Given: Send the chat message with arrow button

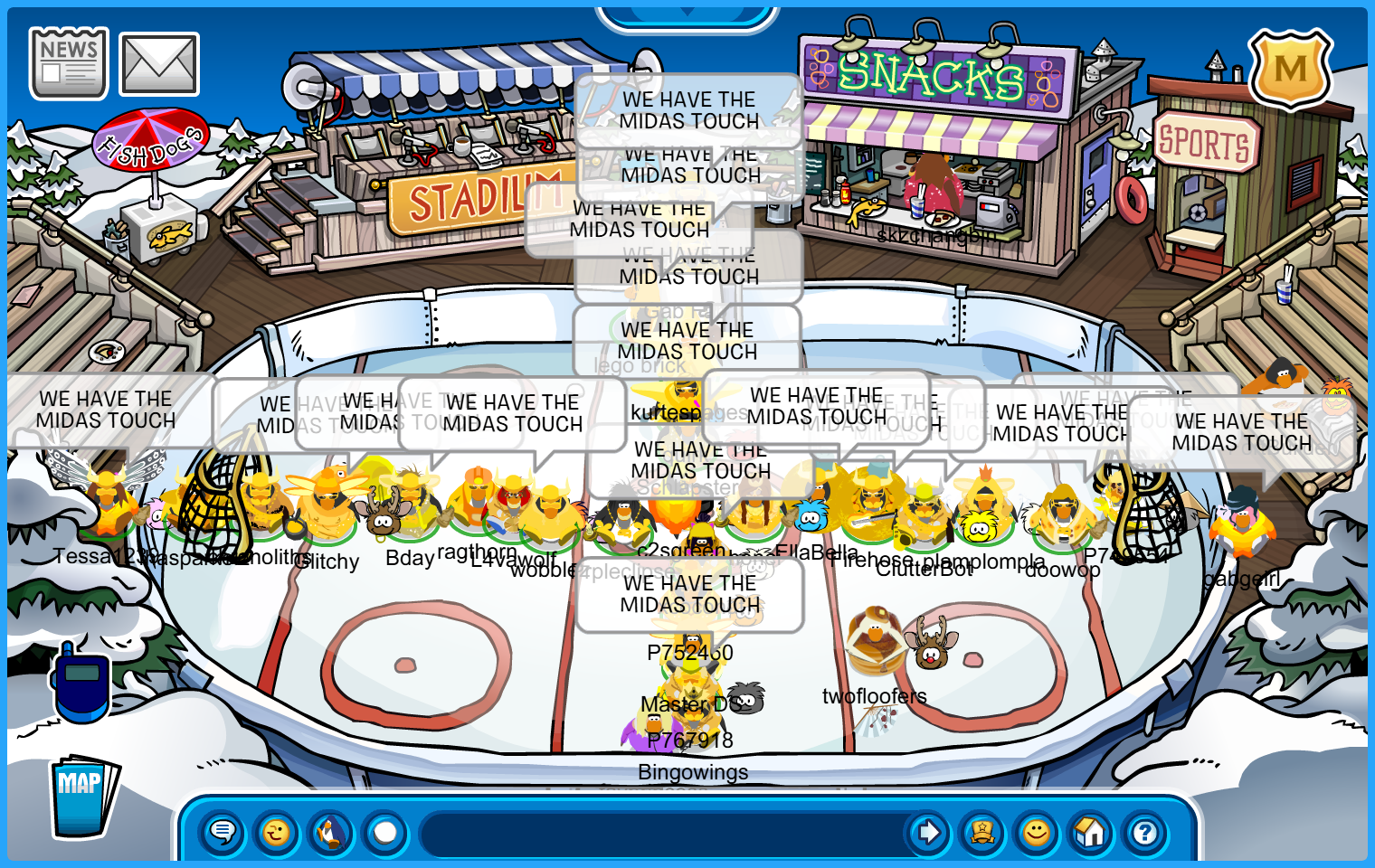Looking at the screenshot, I should pos(928,832).
